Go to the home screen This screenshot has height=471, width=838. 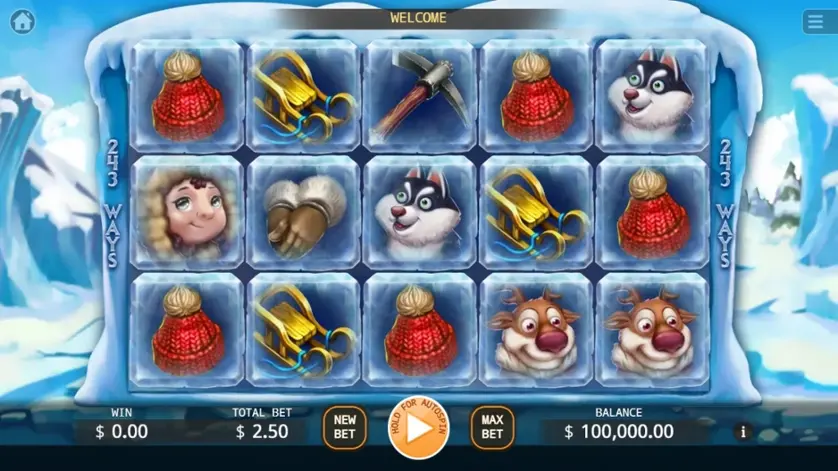pos(22,21)
